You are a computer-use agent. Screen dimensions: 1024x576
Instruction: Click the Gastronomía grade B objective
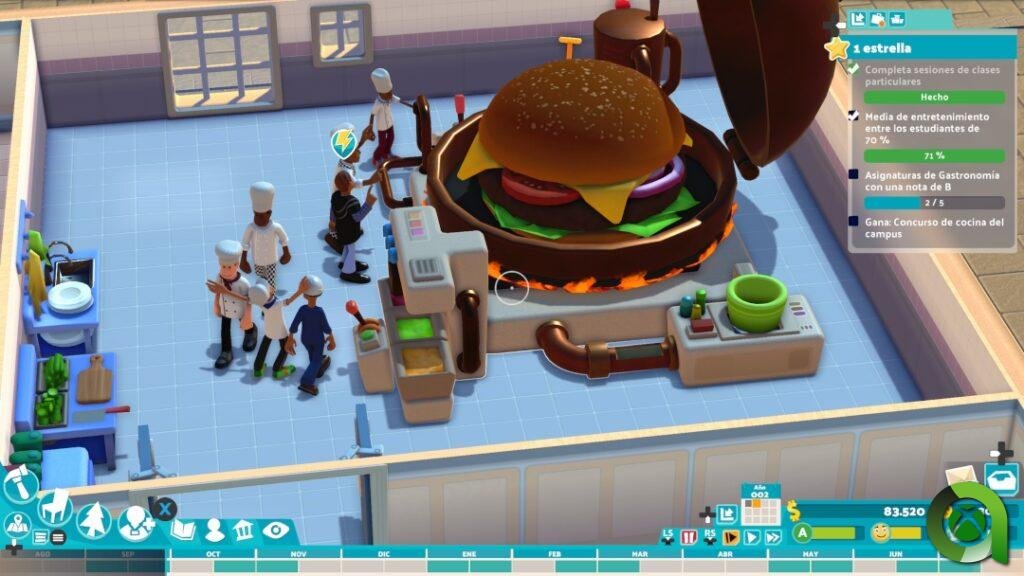tap(925, 180)
